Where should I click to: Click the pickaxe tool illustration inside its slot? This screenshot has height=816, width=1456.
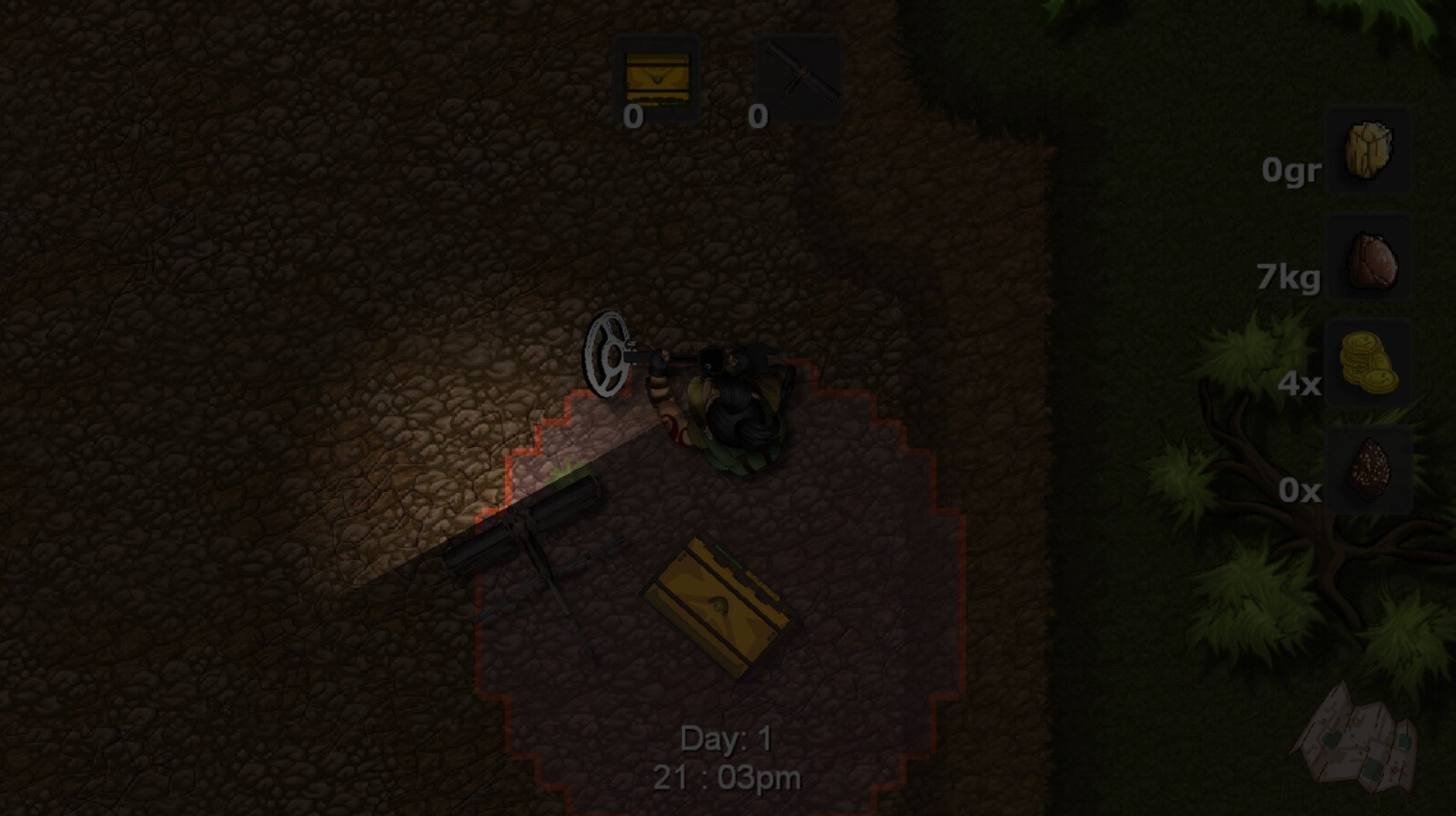pyautogui.click(x=799, y=78)
